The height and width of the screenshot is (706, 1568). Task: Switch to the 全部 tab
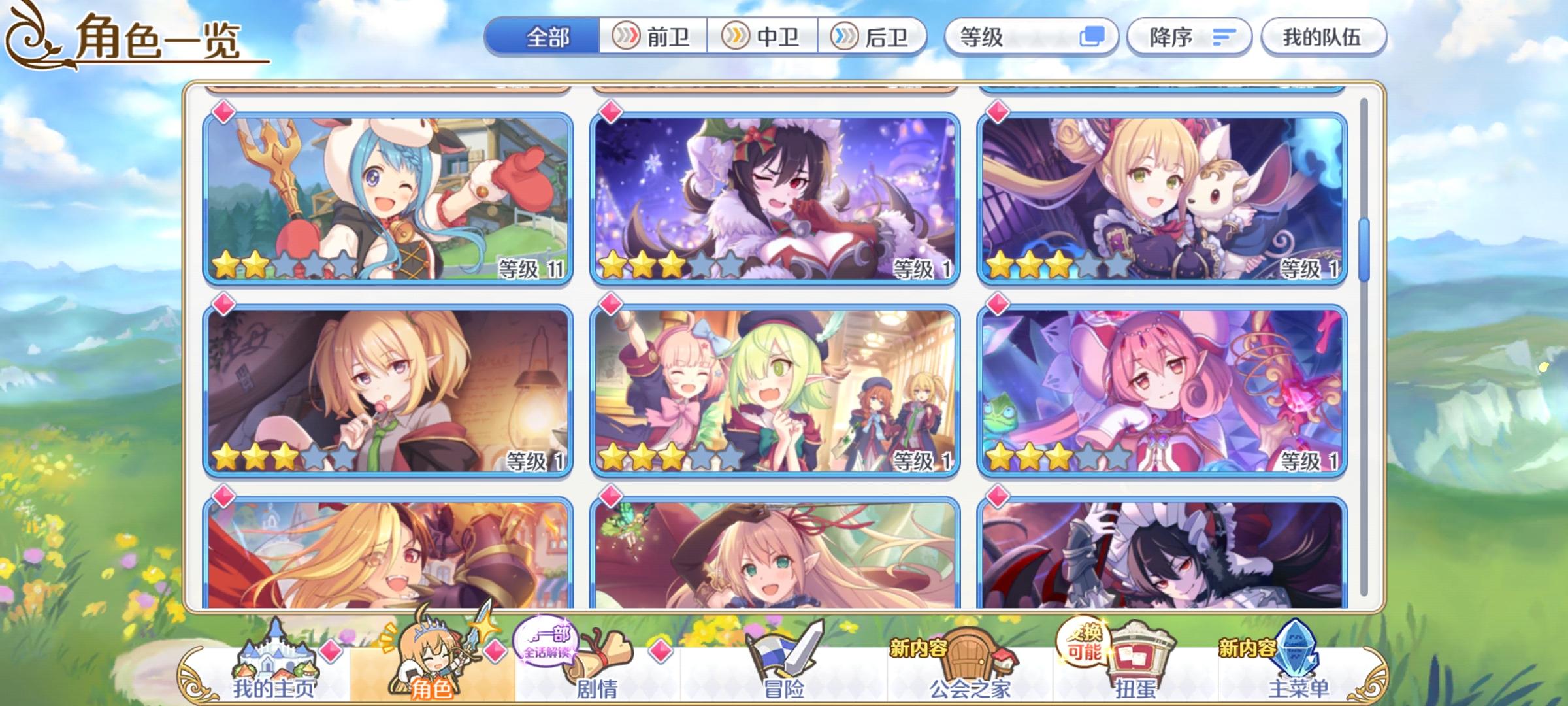click(549, 37)
